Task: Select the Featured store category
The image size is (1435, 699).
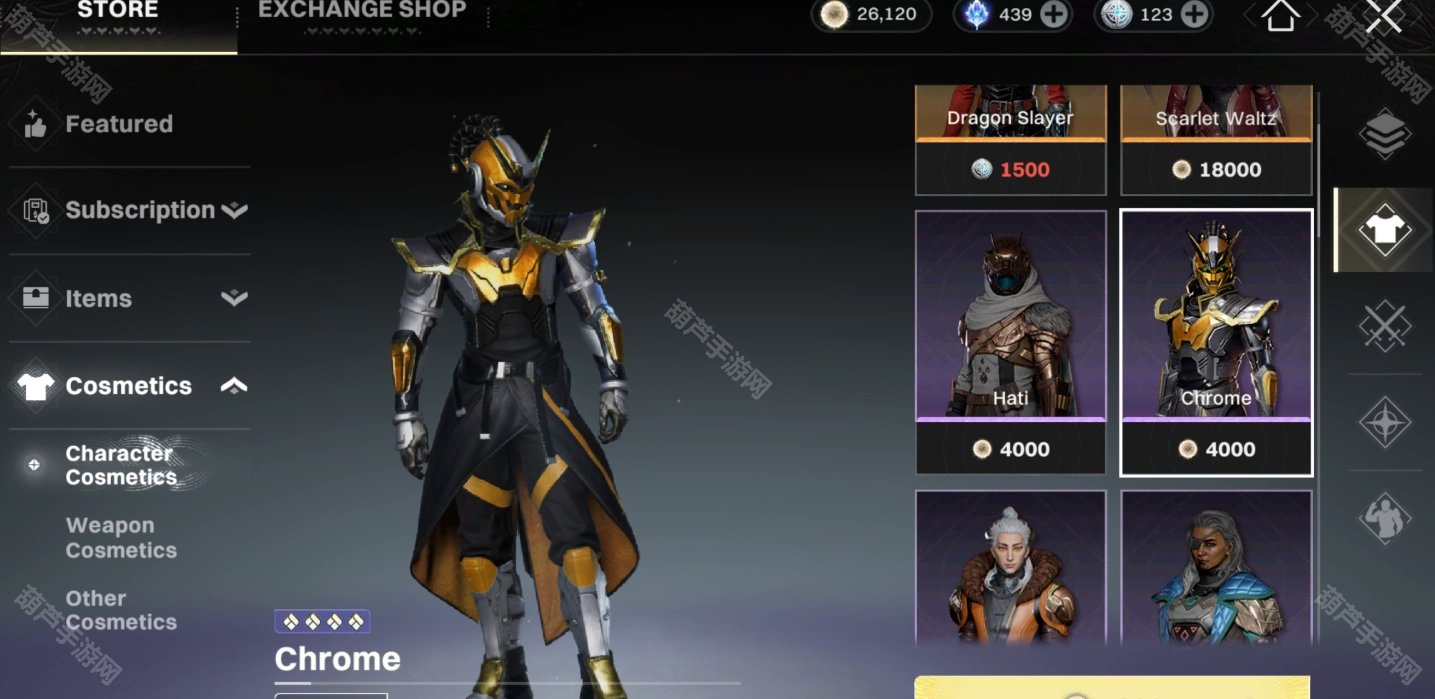Action: tap(119, 124)
